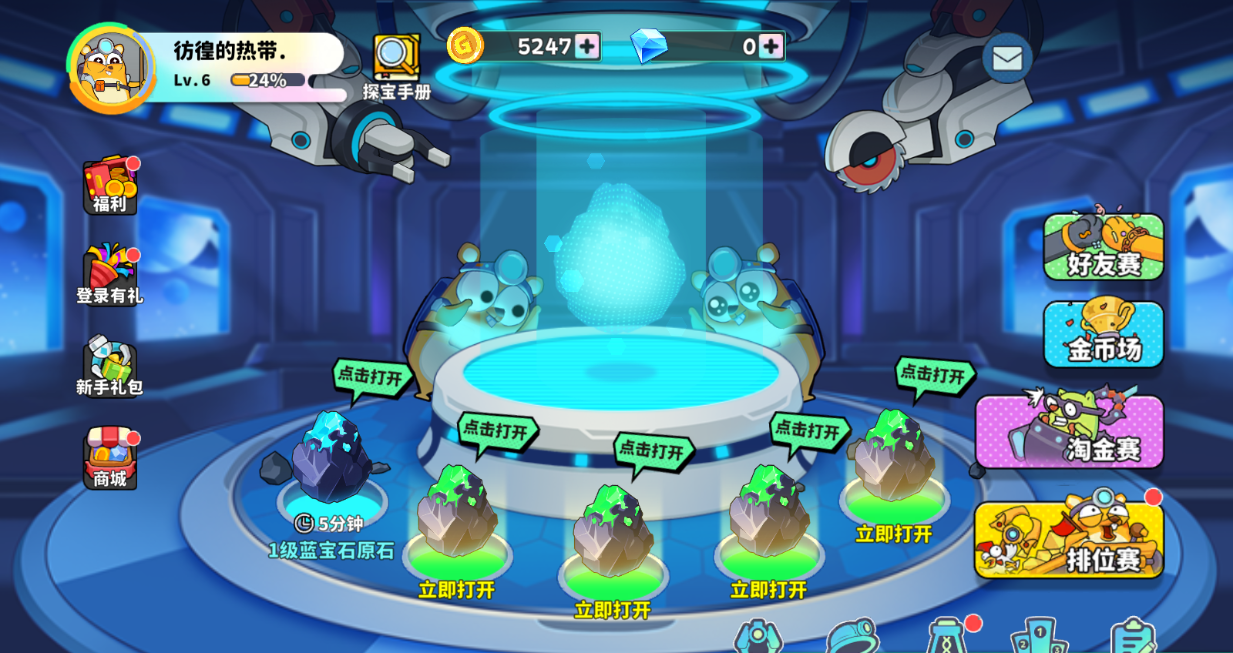Viewport: 1233px width, 653px height.
Task: Enter the 排位赛 ranked match
Action: coord(1069,540)
